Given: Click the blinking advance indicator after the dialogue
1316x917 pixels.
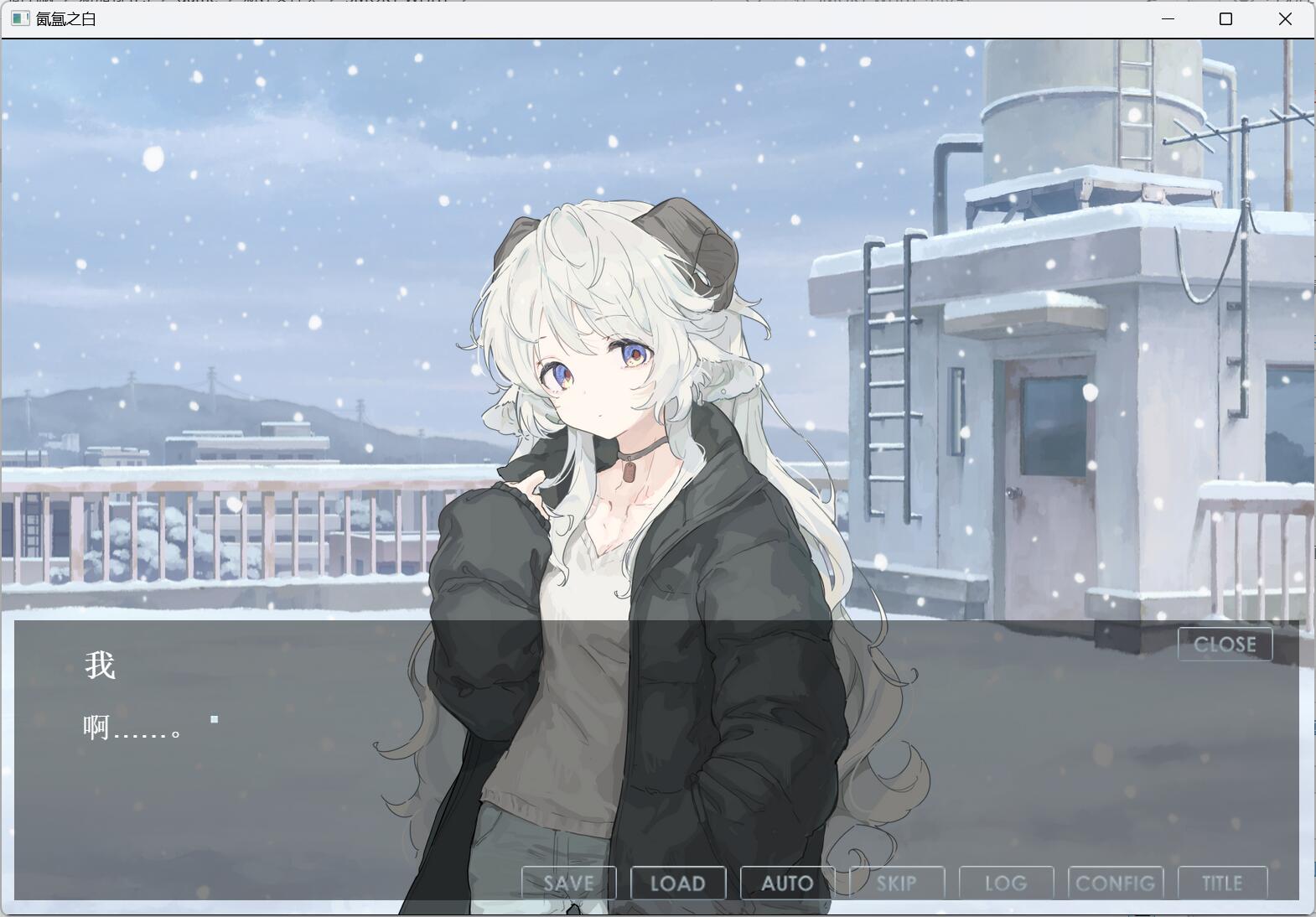Looking at the screenshot, I should pyautogui.click(x=215, y=718).
